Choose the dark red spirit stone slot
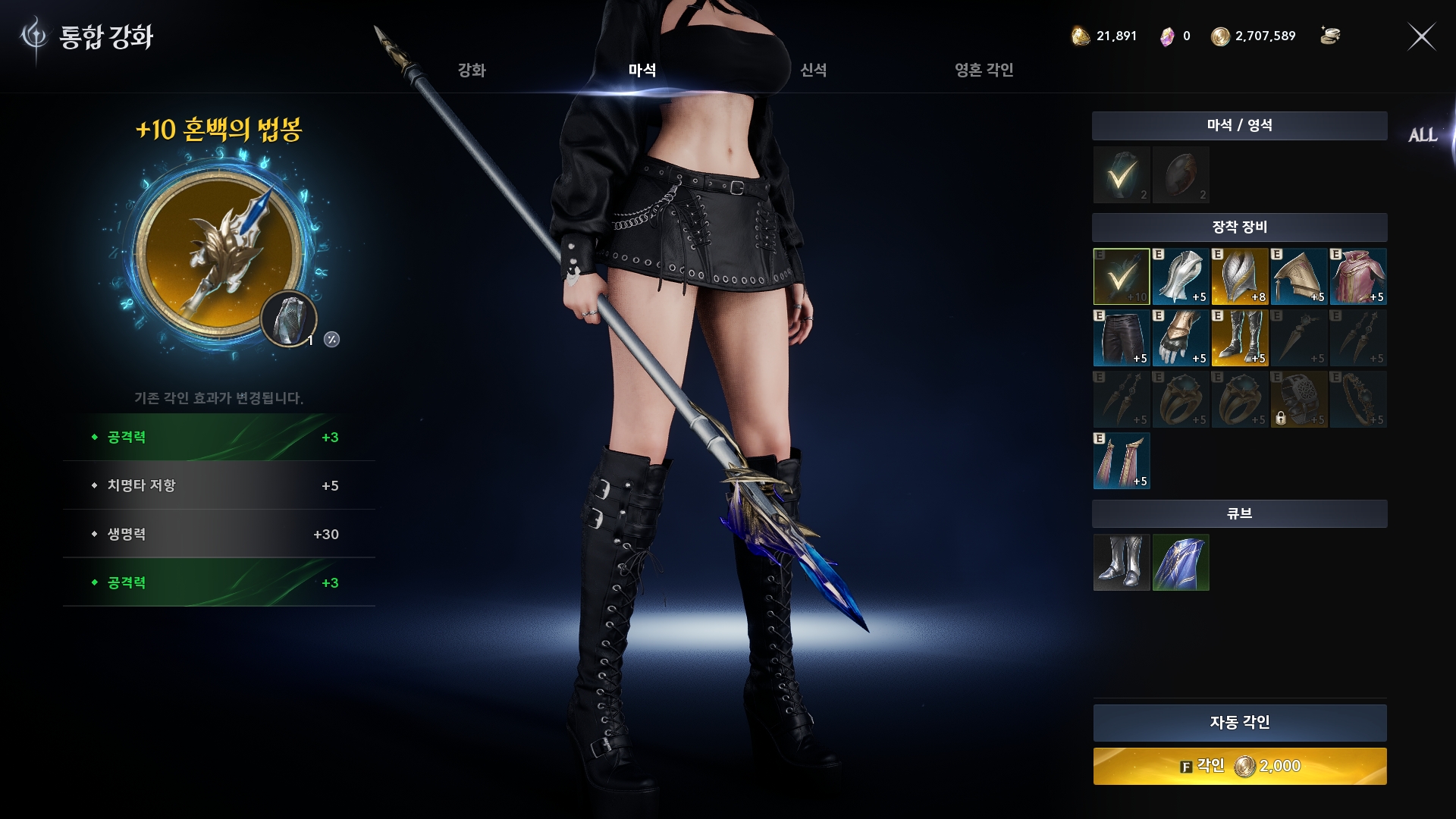1456x819 pixels. pos(1181,175)
